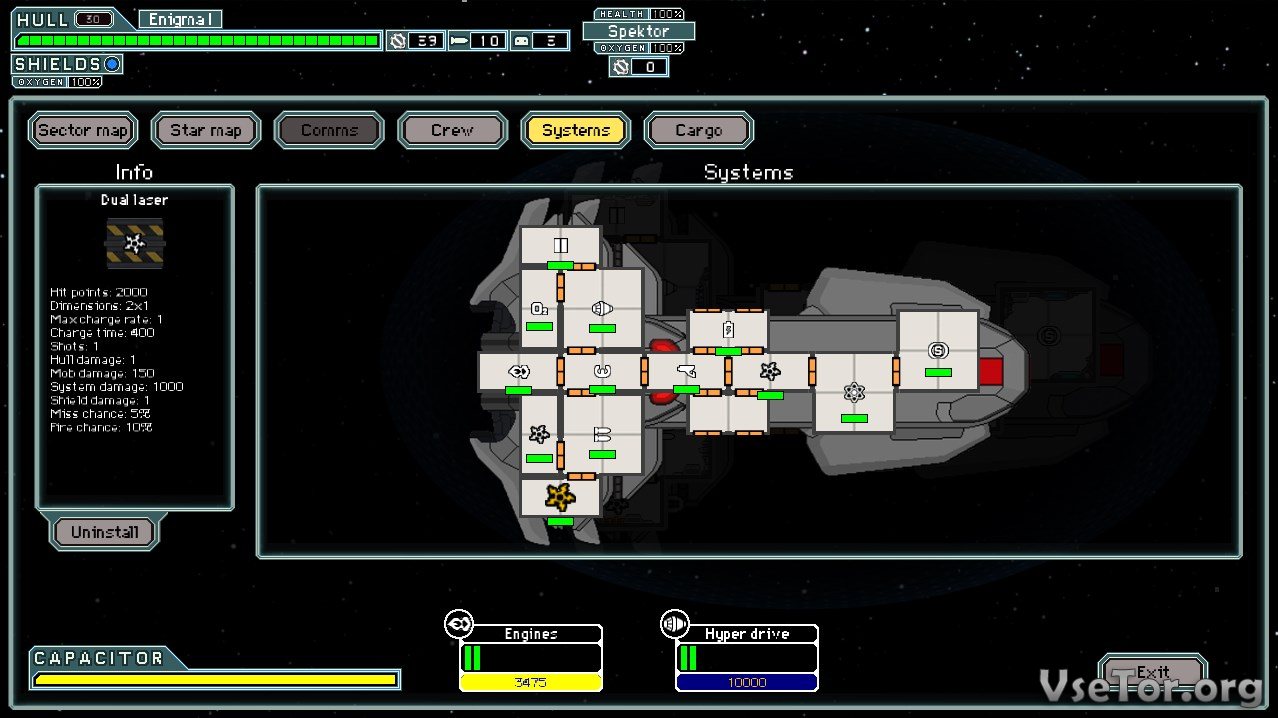Click the circled S system icon
The image size is (1278, 718).
[x=937, y=350]
